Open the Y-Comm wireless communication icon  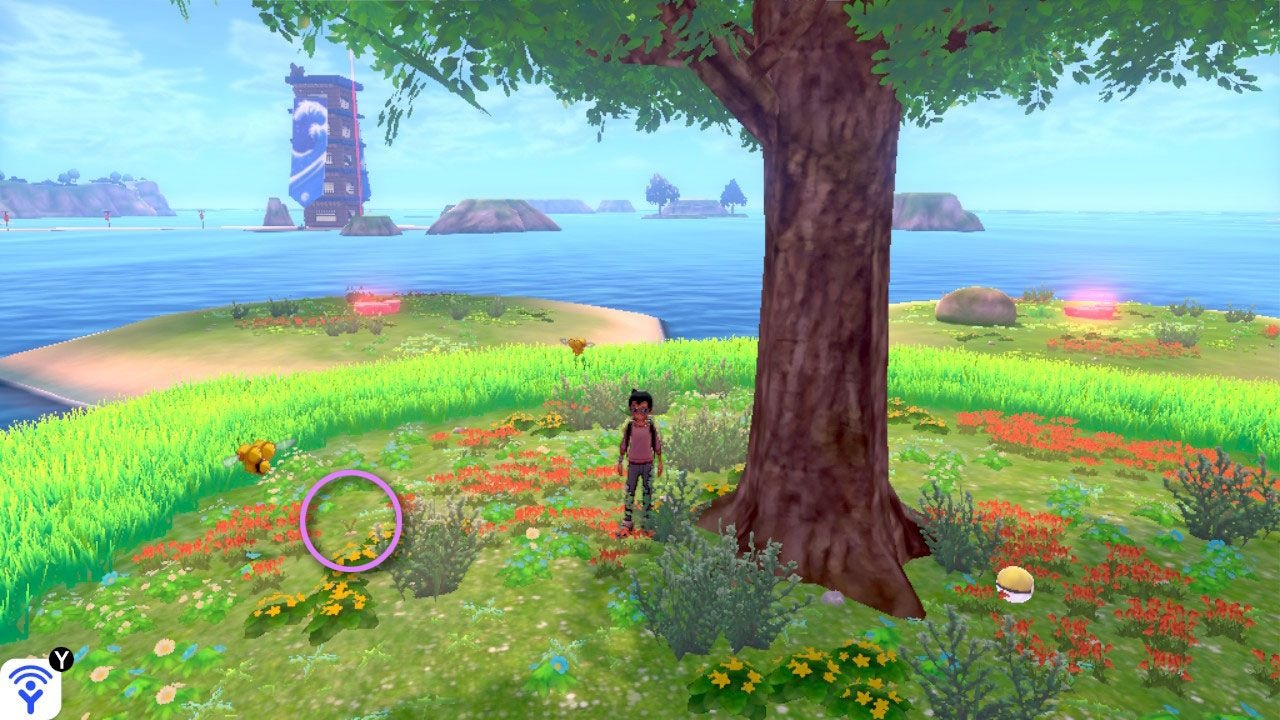click(30, 687)
